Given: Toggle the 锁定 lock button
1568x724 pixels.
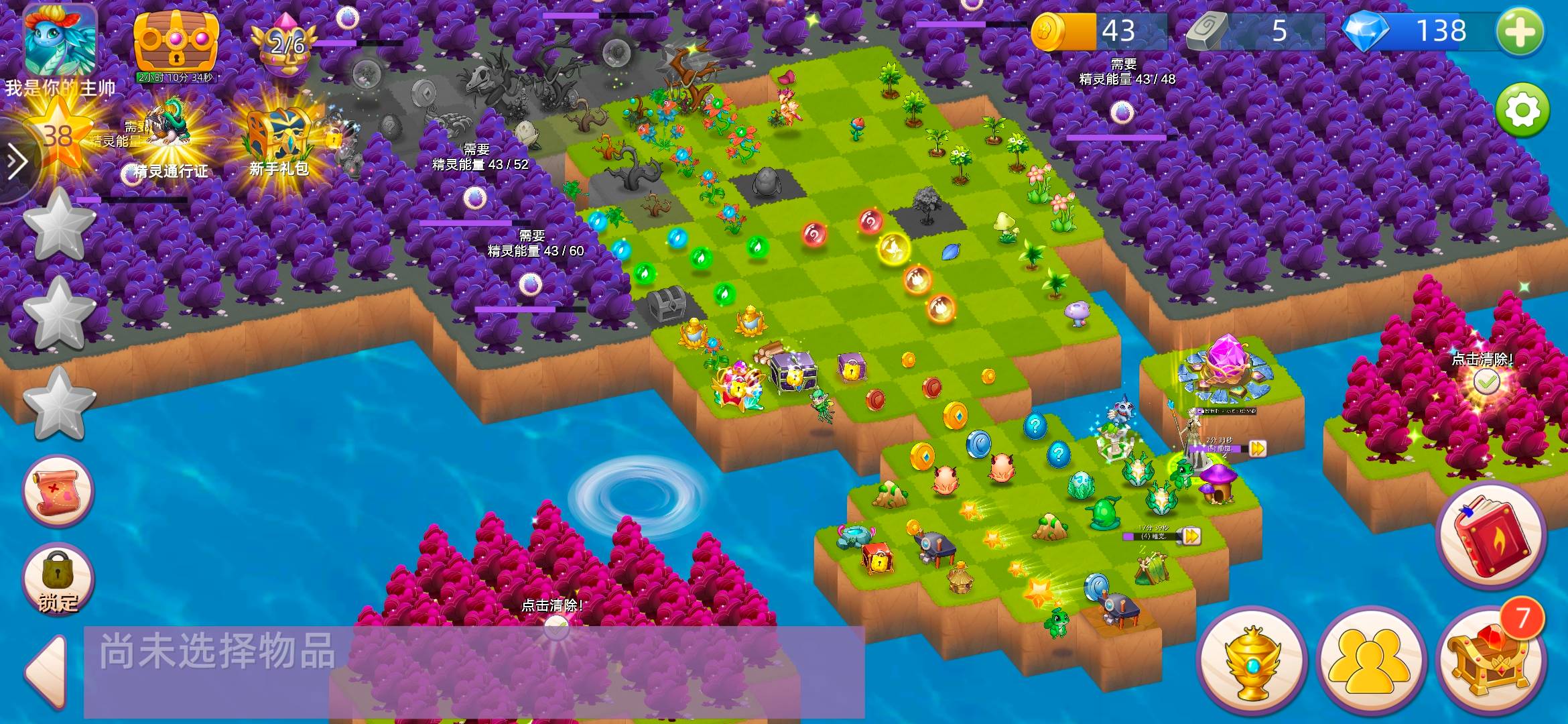Looking at the screenshot, I should click(58, 579).
